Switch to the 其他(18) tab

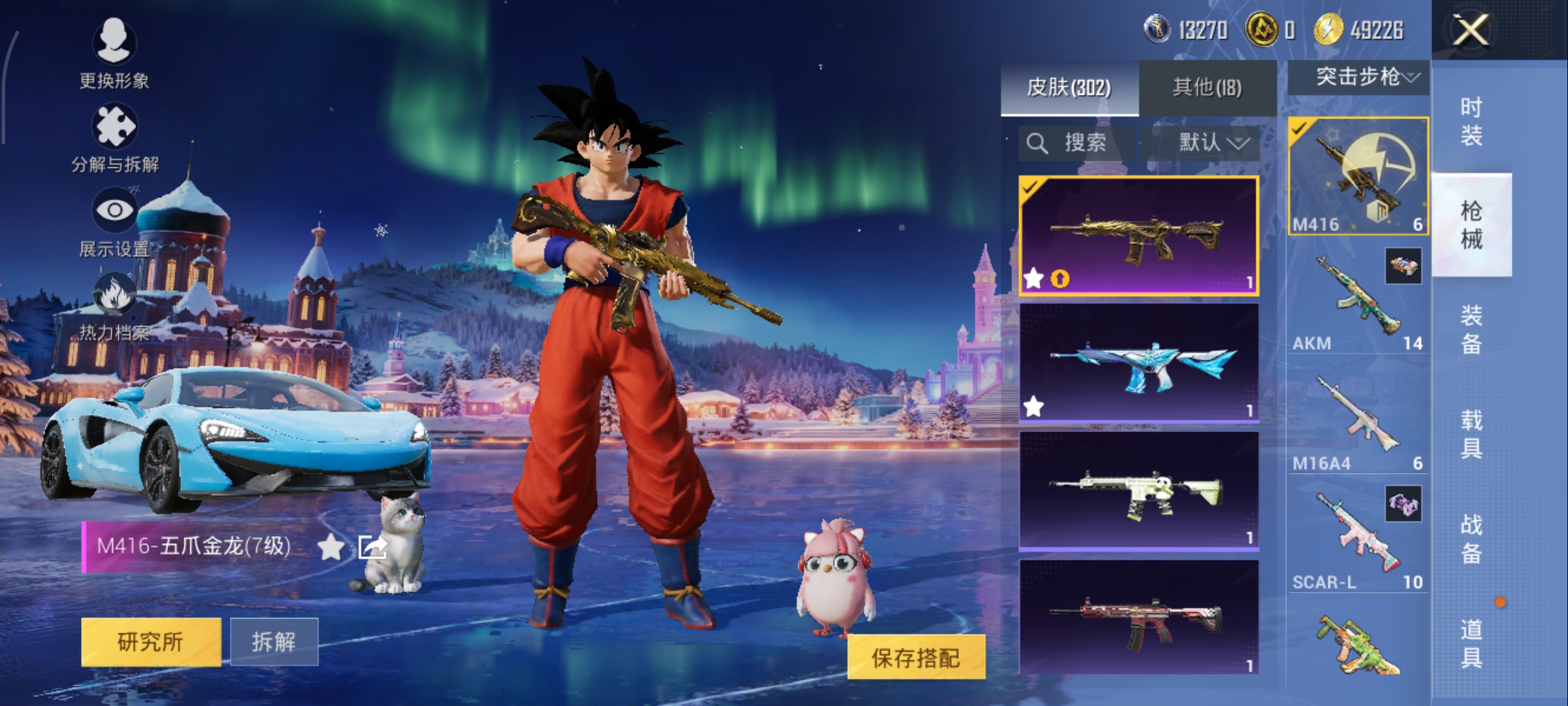1207,88
